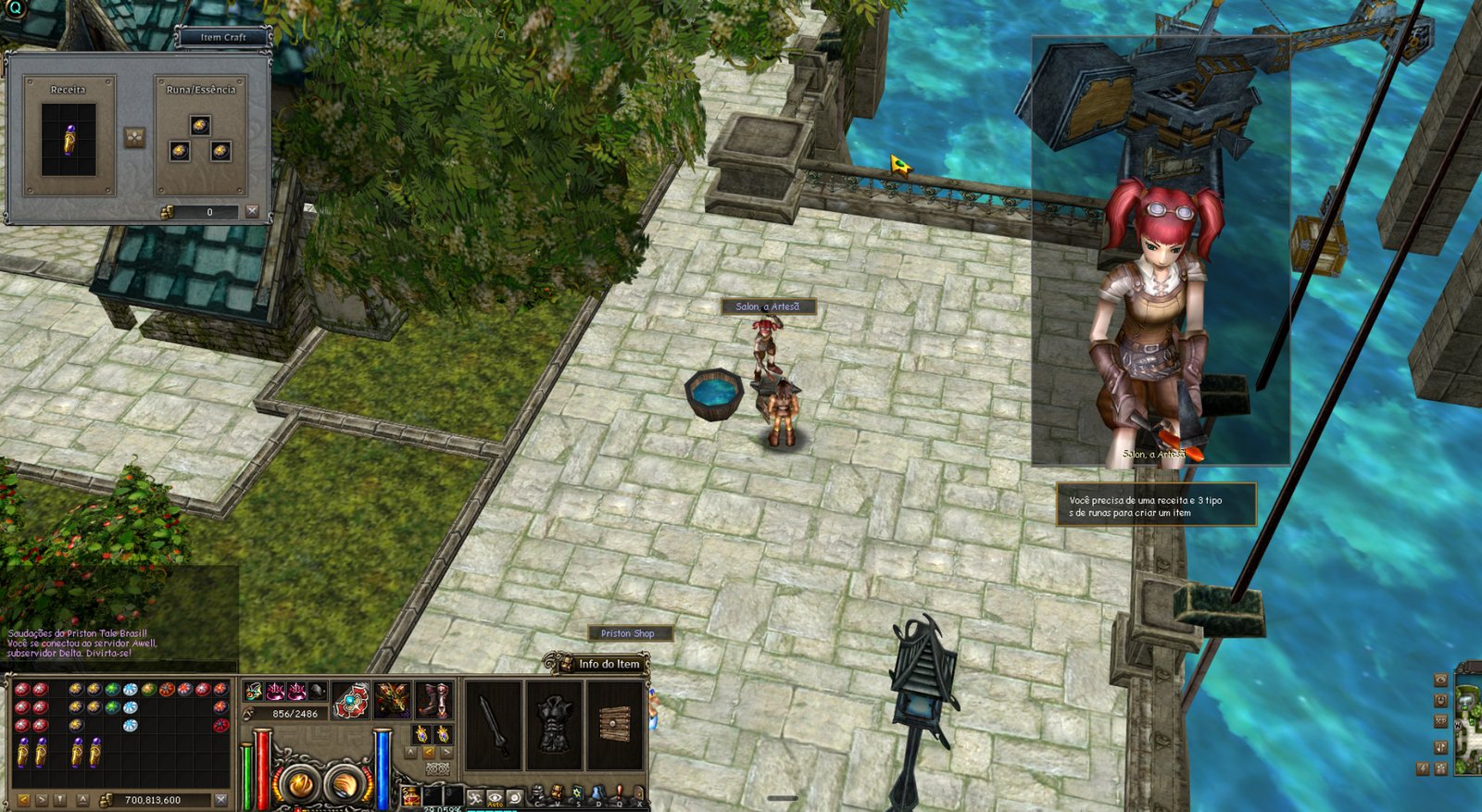Image resolution: width=1482 pixels, height=812 pixels.
Task: Close the Item Craft window
Action: point(252,212)
